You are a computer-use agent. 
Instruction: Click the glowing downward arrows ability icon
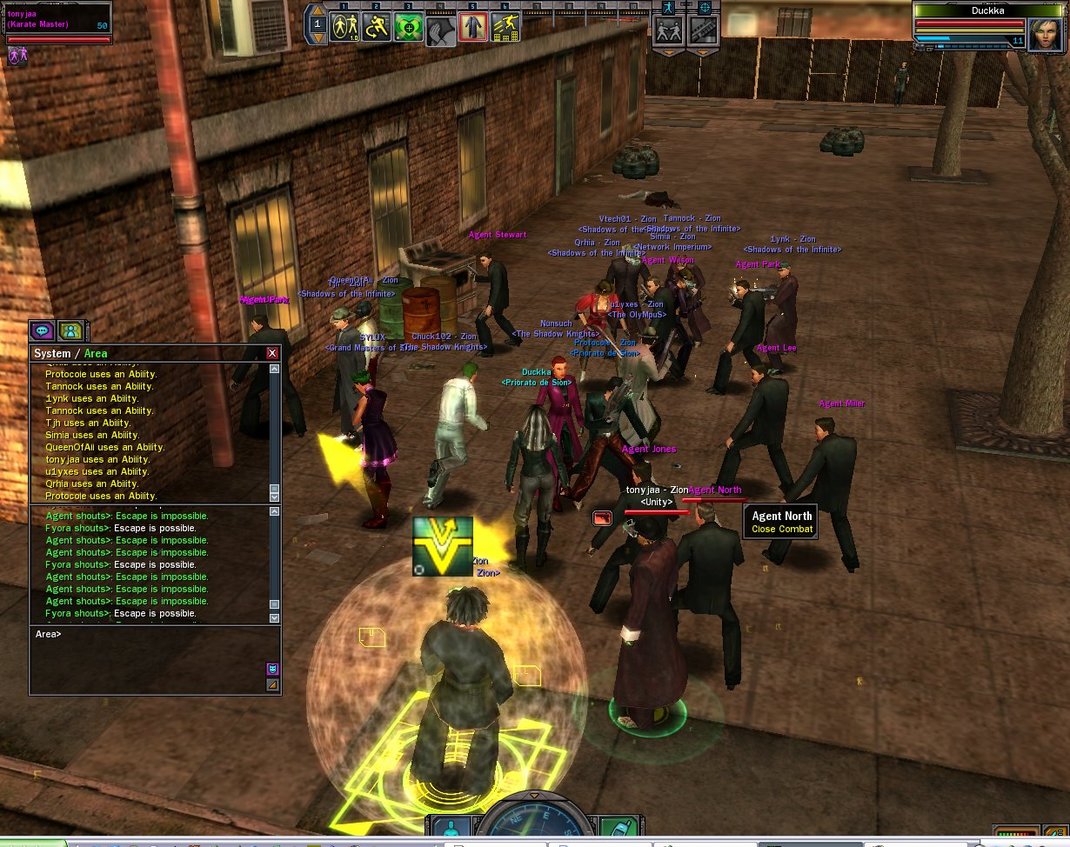pyautogui.click(x=442, y=546)
